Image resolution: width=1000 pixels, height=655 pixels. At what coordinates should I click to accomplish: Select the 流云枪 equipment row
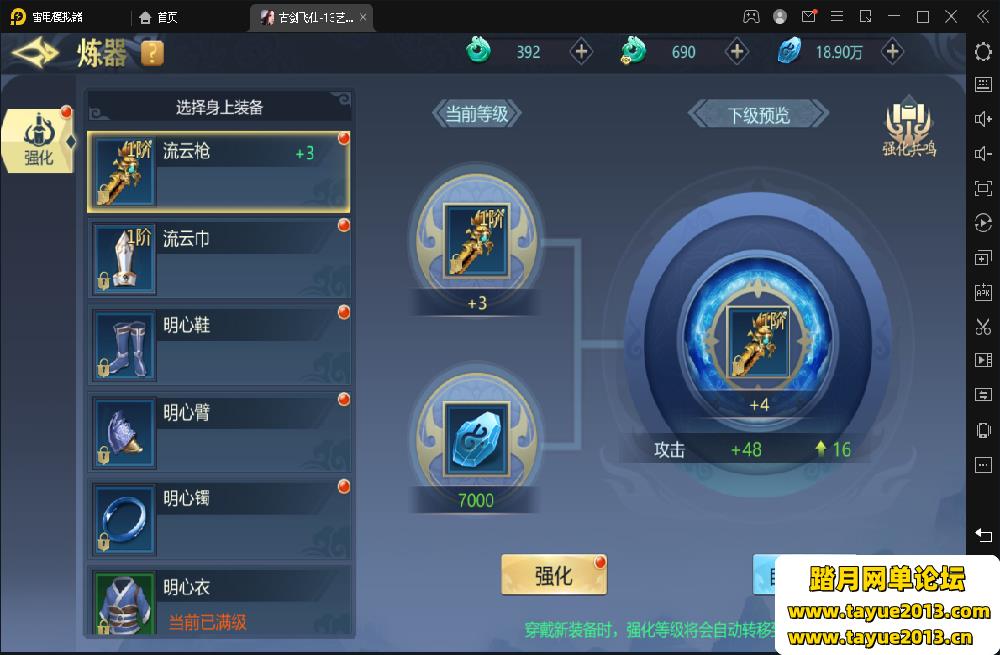pyautogui.click(x=219, y=170)
